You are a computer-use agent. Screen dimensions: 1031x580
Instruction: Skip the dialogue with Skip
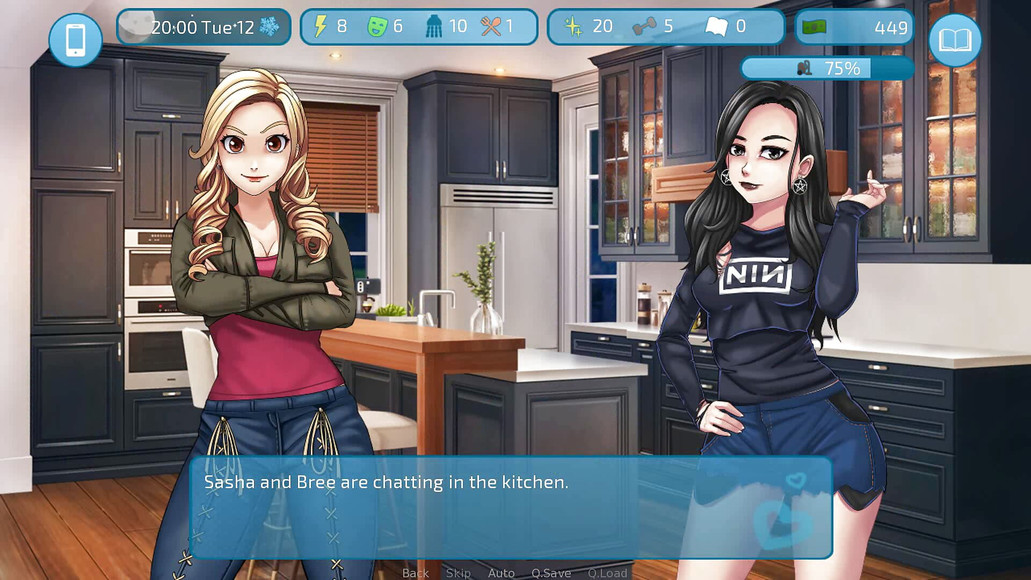click(x=458, y=573)
